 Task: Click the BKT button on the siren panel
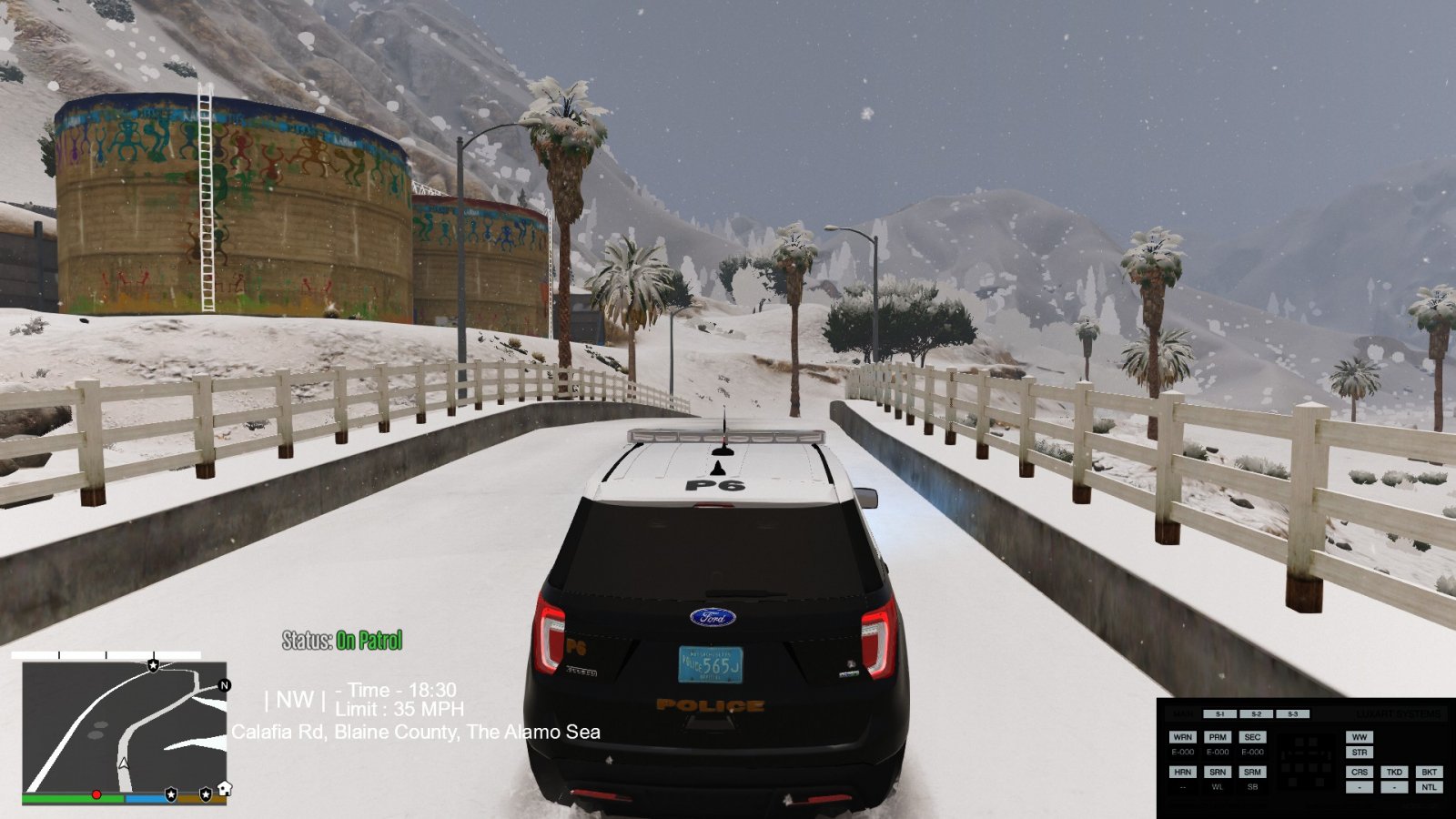pos(1429,772)
